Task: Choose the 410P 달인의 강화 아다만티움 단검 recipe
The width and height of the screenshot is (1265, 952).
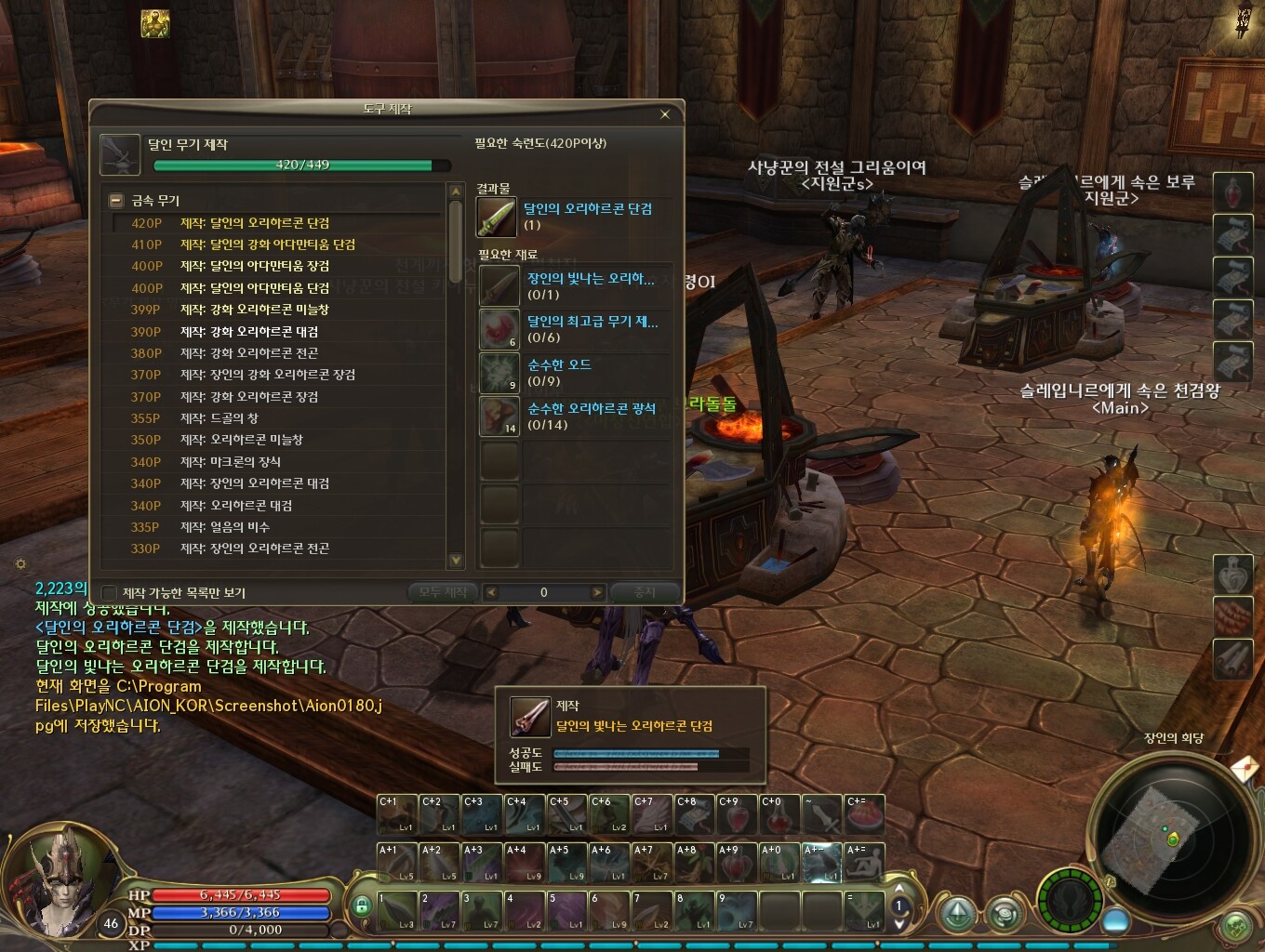Action: tap(267, 245)
